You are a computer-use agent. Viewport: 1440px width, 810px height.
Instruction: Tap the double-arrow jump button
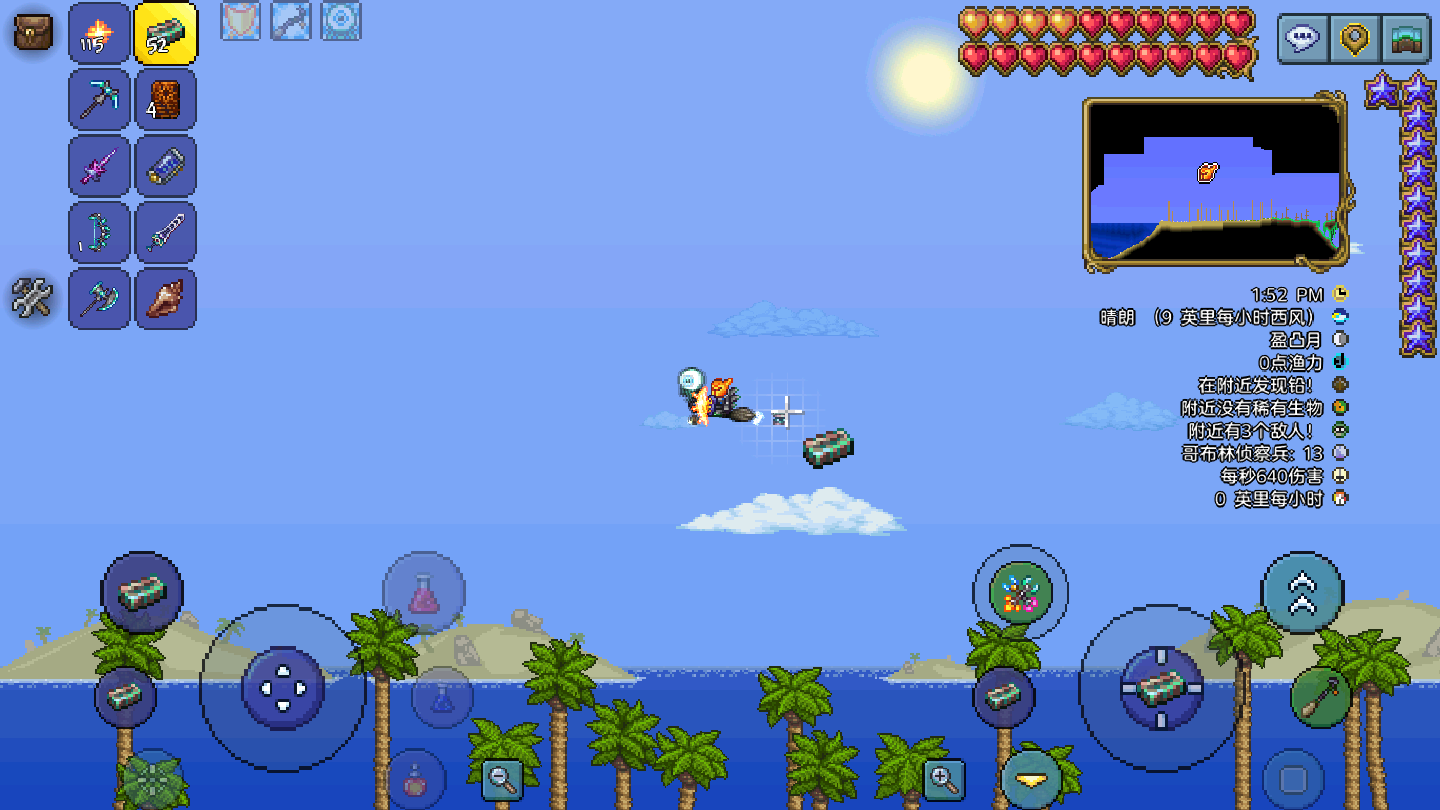pos(1302,592)
